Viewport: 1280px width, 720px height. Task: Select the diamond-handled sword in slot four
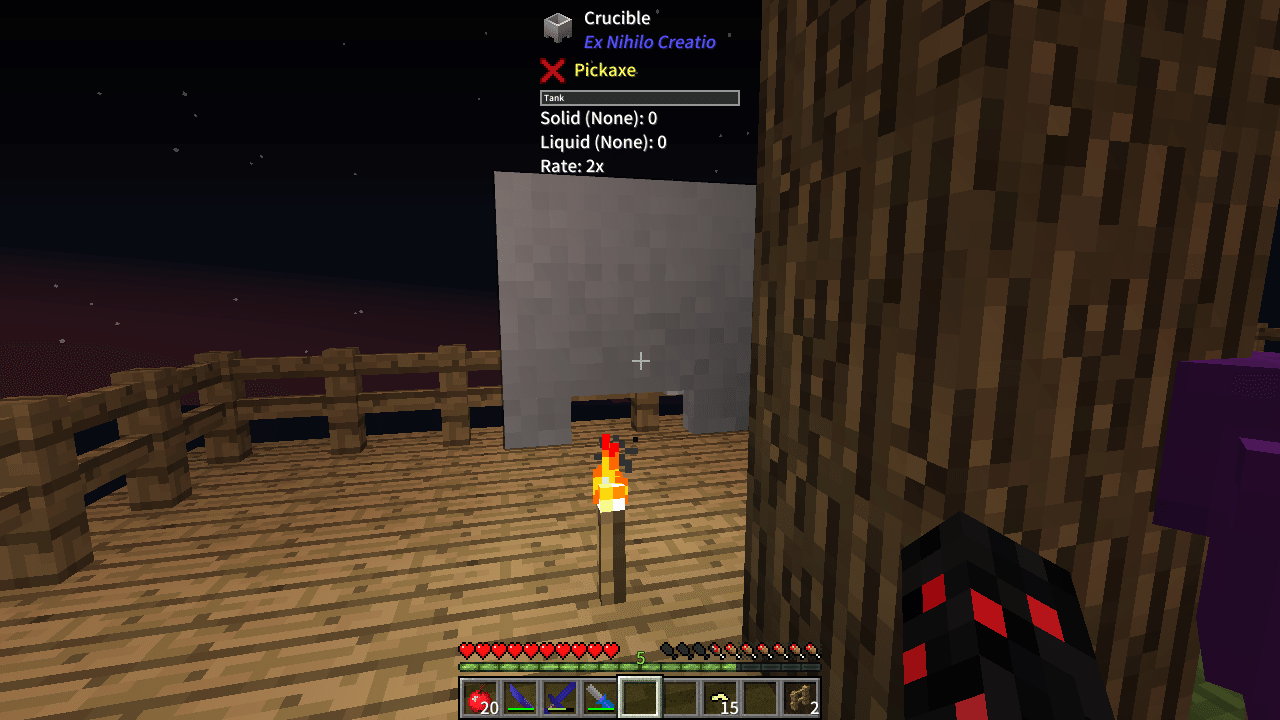click(x=598, y=699)
